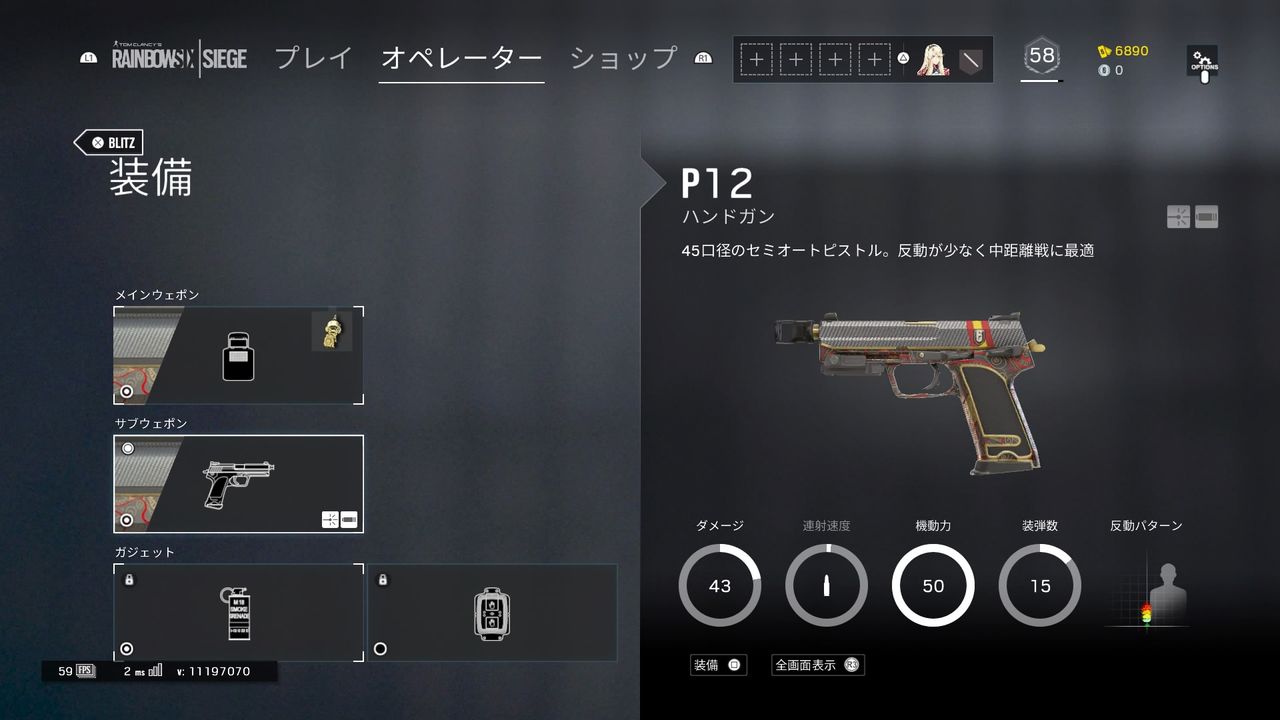
Task: Switch to the プレイ tab
Action: coord(313,59)
